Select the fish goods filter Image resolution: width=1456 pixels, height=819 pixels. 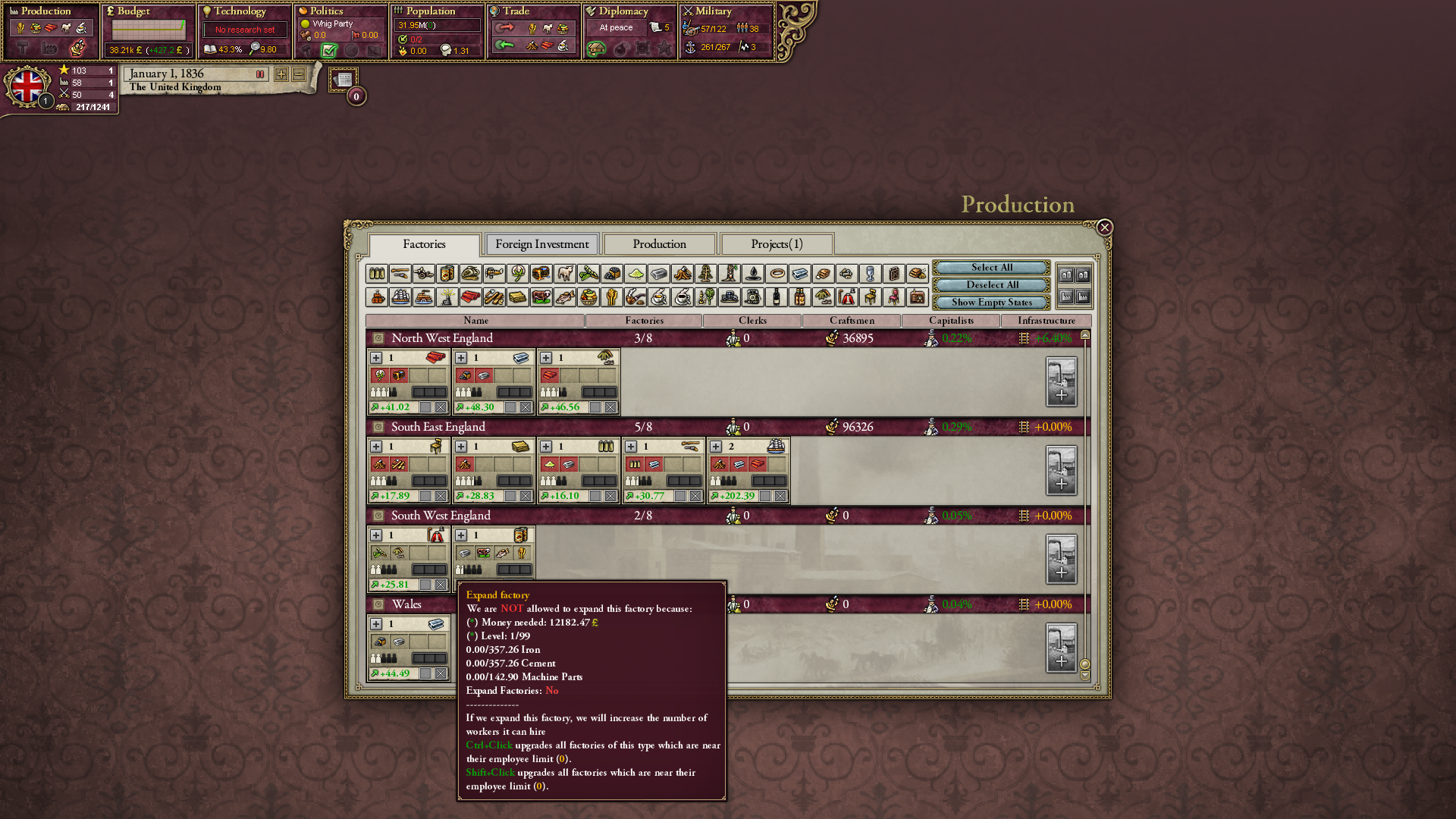click(x=565, y=297)
